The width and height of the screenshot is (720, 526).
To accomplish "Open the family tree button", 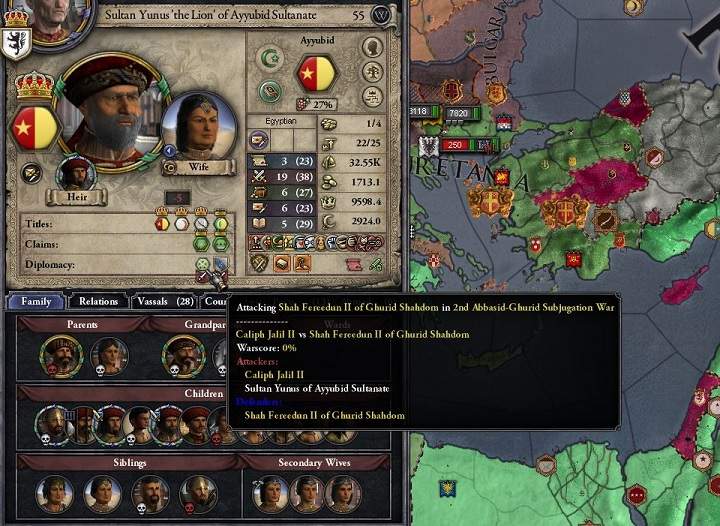I will [x=372, y=71].
